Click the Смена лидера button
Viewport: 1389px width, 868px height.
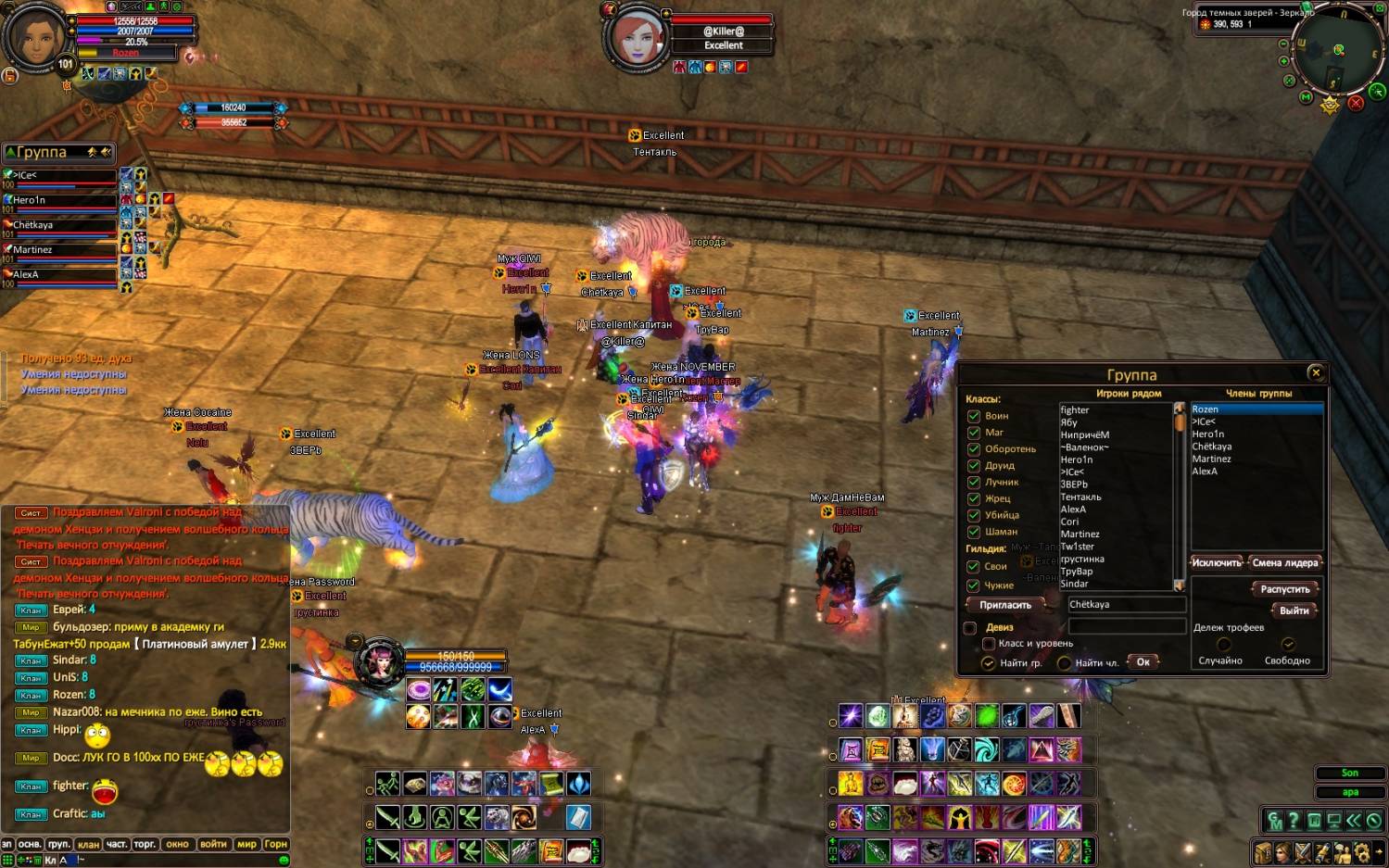click(x=1284, y=562)
